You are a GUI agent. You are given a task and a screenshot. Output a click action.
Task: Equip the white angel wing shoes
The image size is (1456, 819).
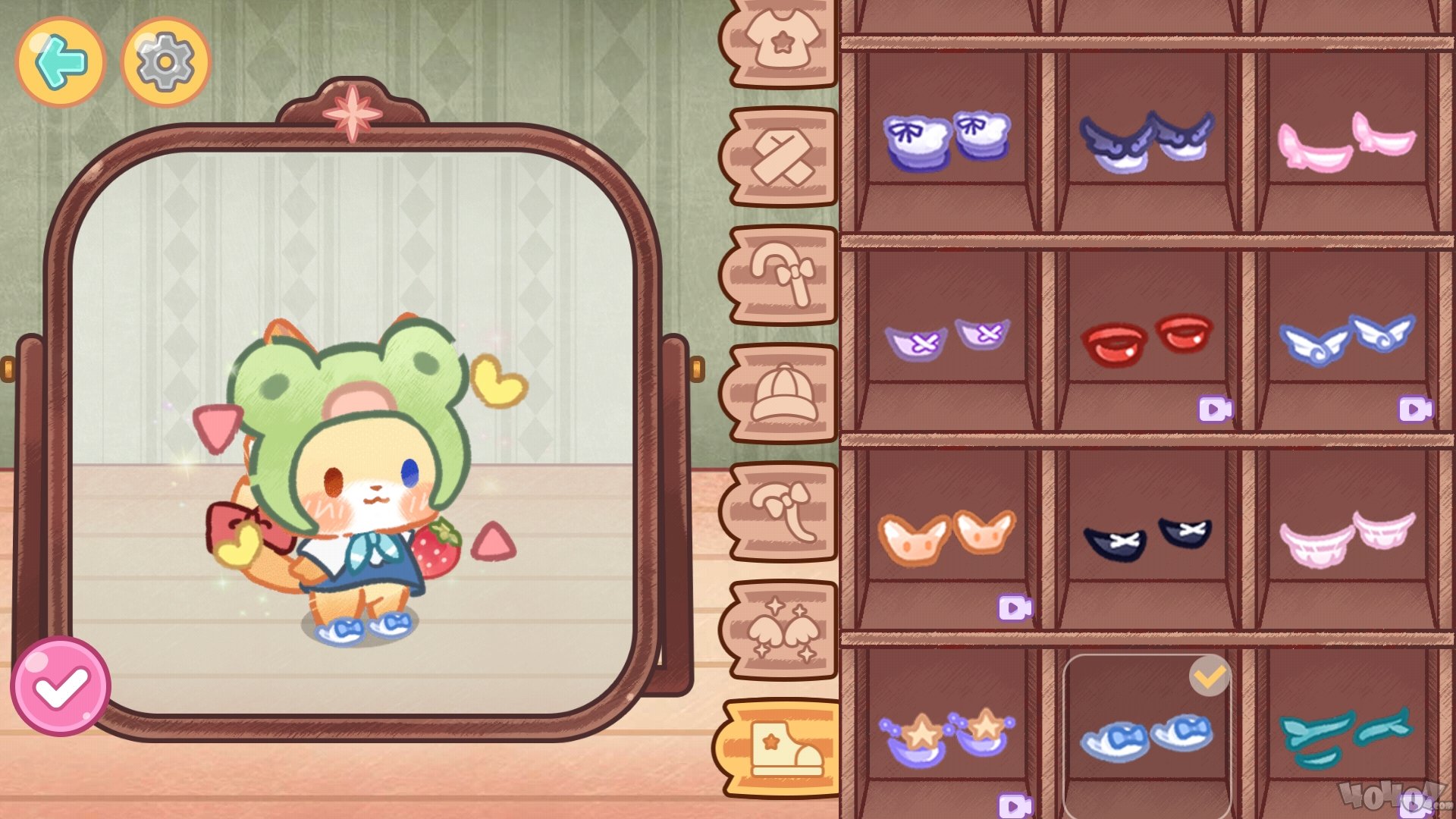pos(1347,339)
